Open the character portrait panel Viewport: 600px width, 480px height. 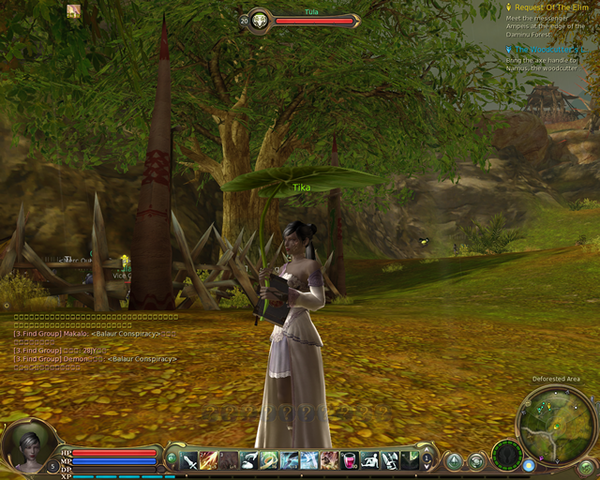27,445
